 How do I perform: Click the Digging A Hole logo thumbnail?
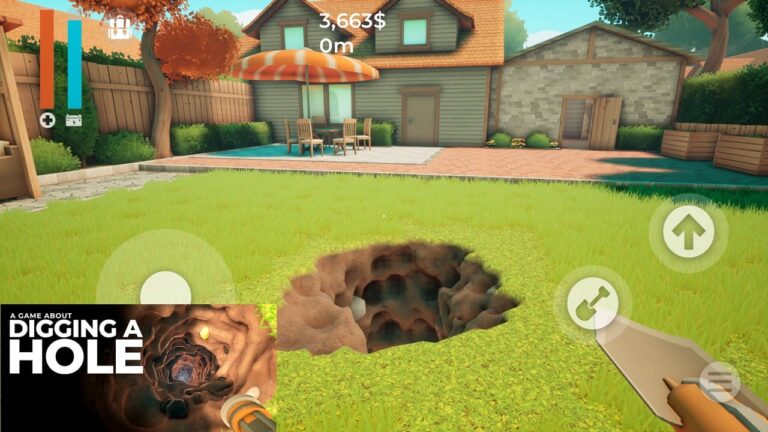pyautogui.click(x=138, y=367)
